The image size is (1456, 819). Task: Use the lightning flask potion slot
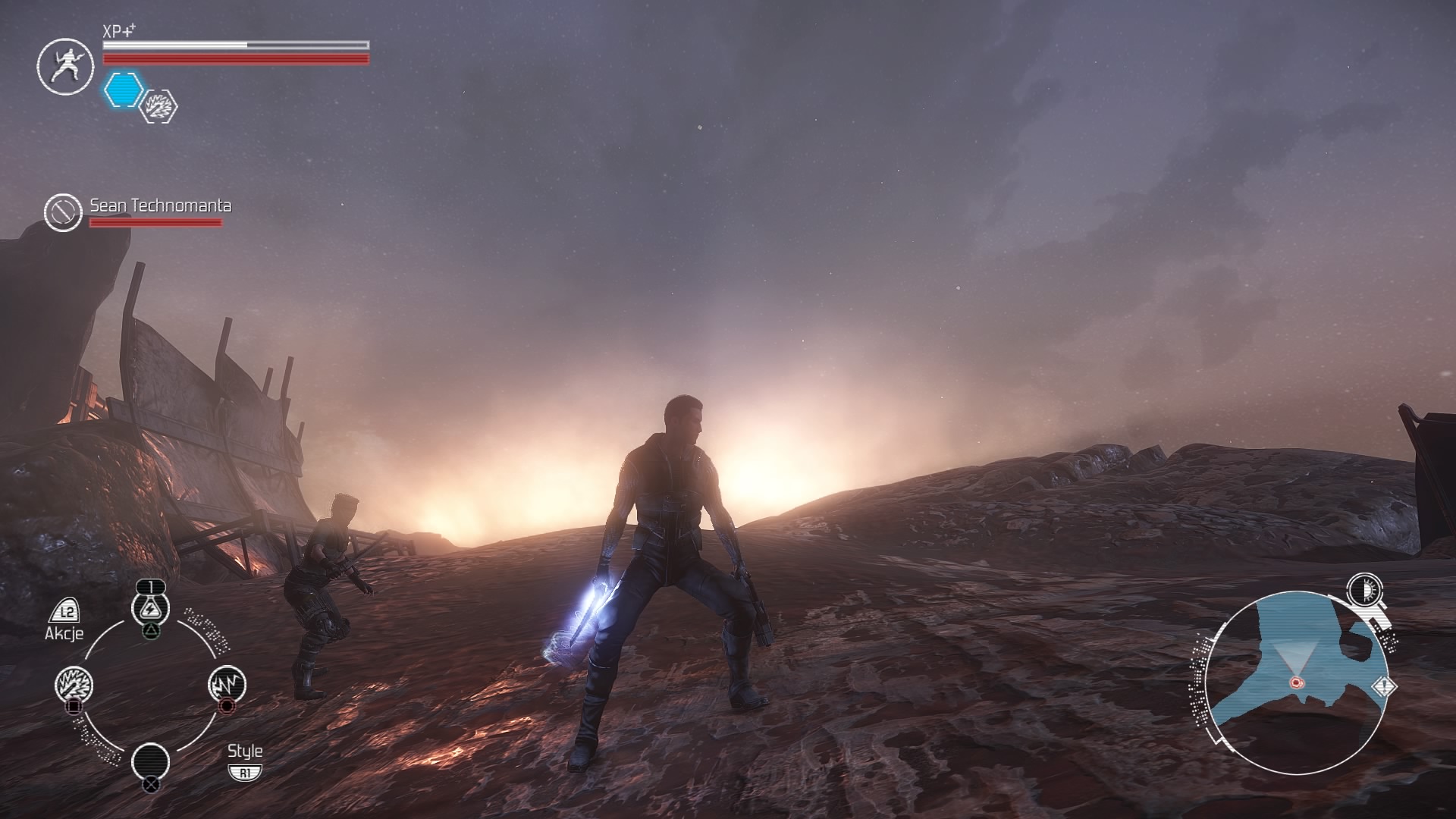tap(151, 607)
